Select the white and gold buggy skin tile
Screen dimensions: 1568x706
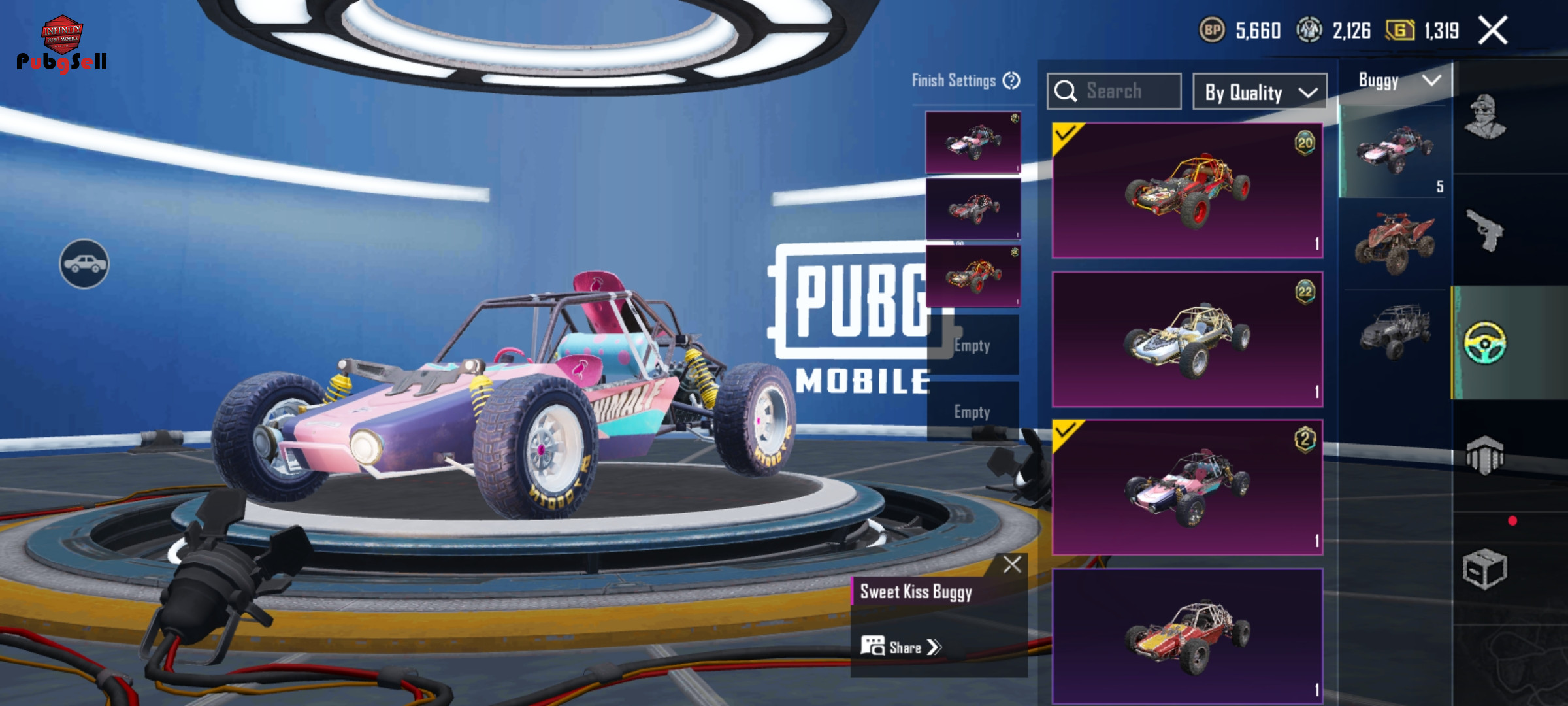click(1187, 339)
